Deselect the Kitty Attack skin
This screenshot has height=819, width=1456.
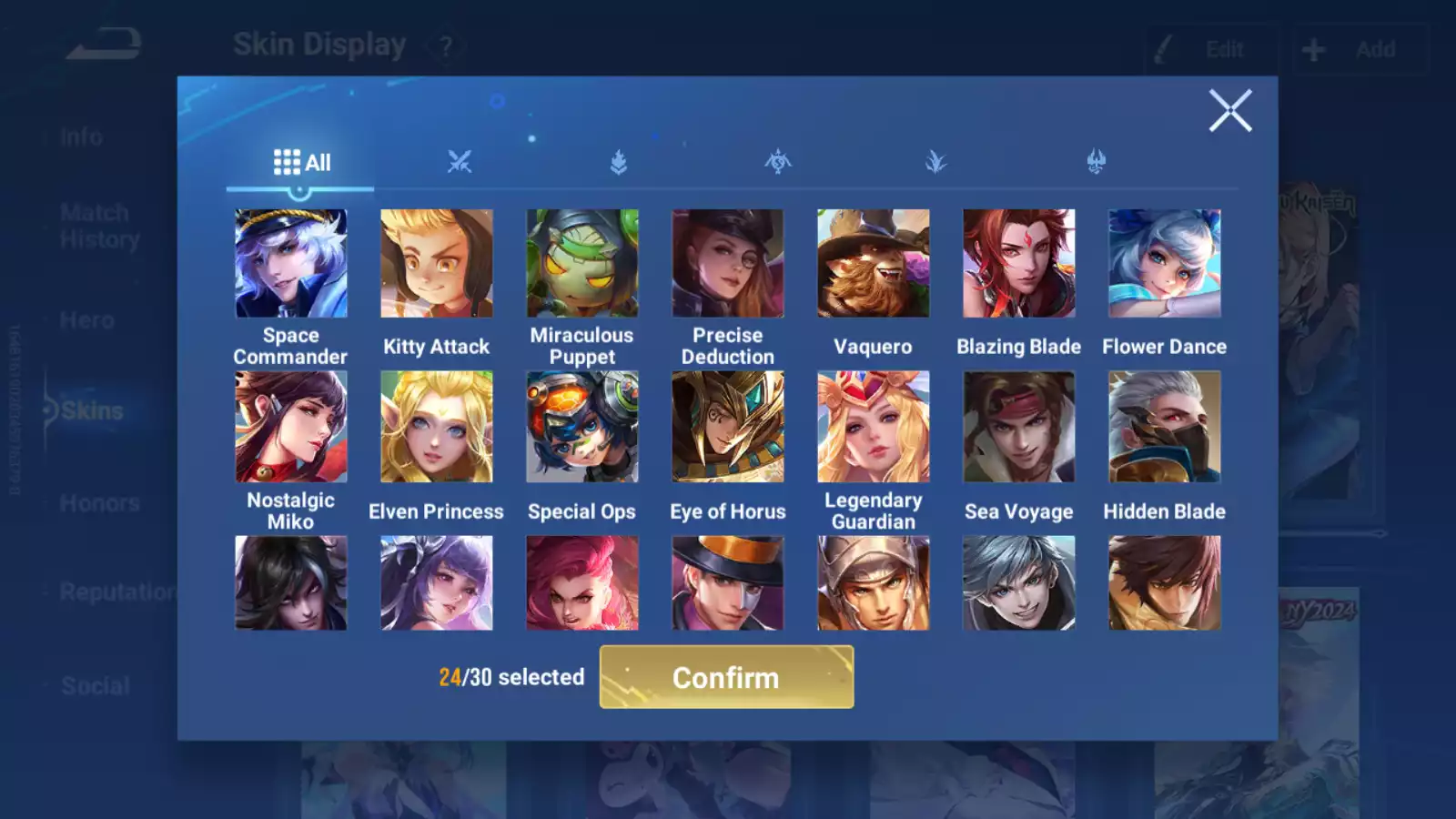(437, 262)
